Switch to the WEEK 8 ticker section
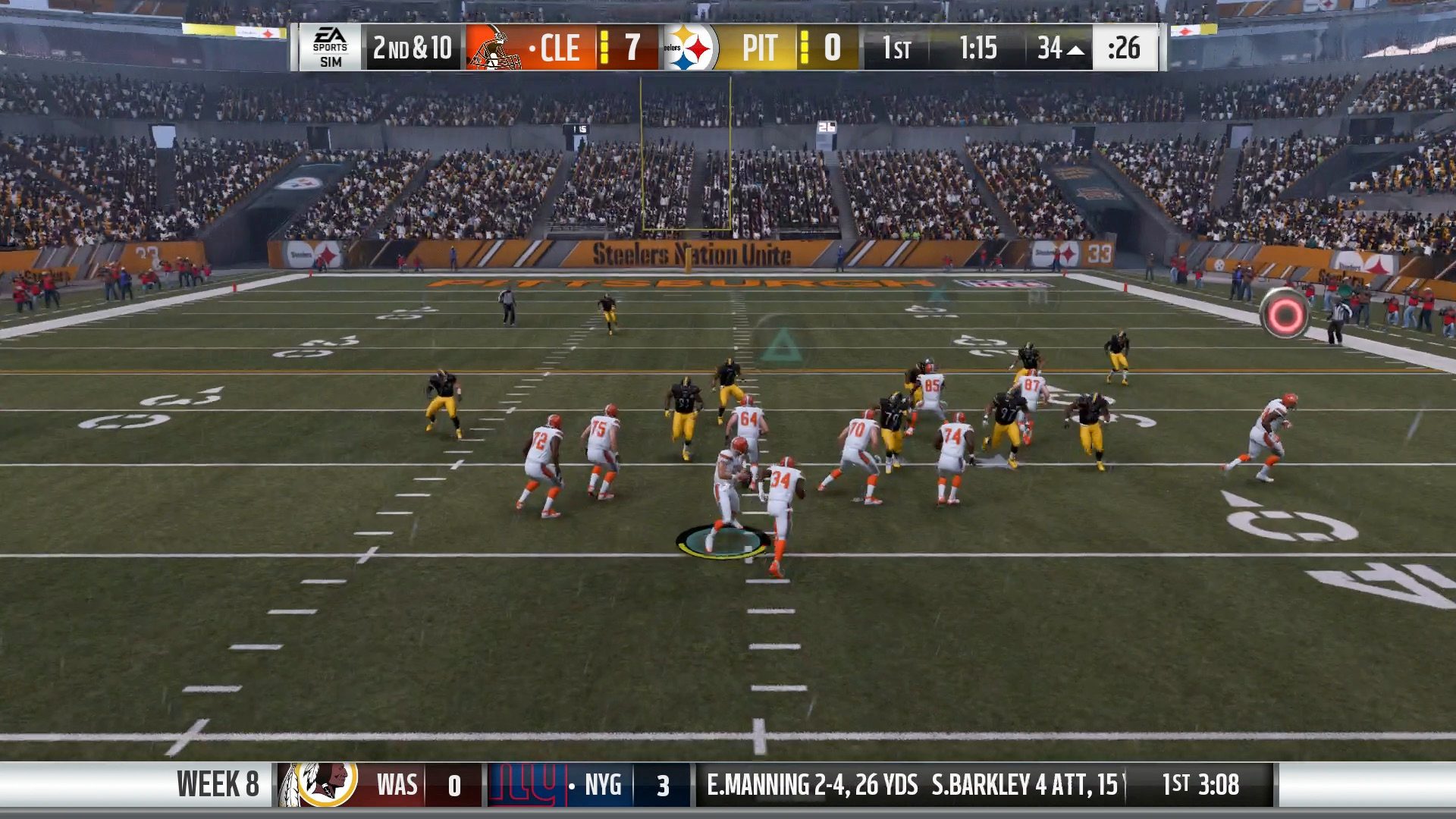1456x819 pixels. [x=218, y=785]
